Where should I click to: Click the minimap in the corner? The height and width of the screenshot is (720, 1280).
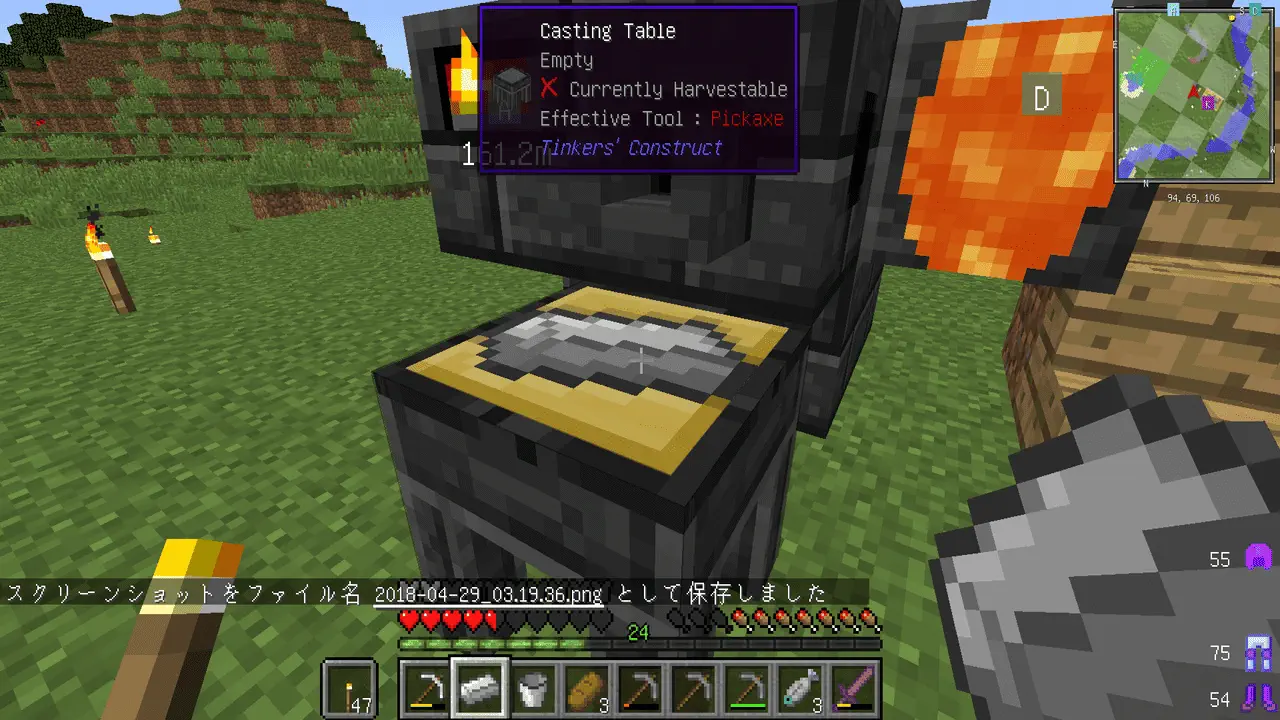pyautogui.click(x=1196, y=97)
